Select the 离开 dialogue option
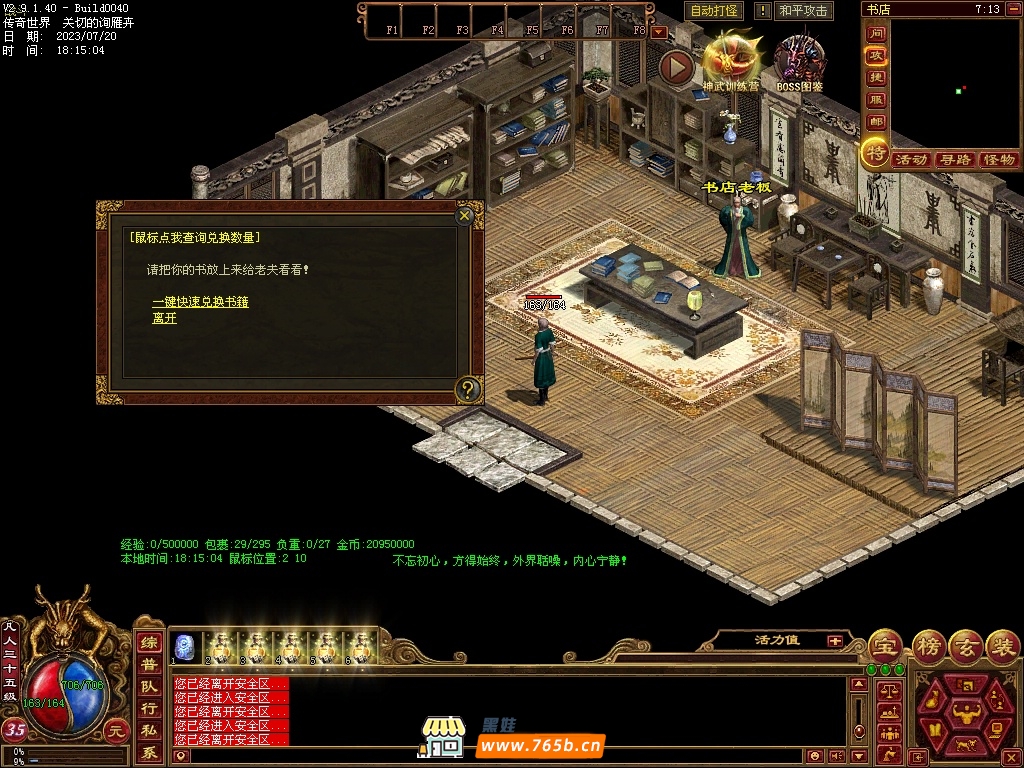 (x=164, y=318)
